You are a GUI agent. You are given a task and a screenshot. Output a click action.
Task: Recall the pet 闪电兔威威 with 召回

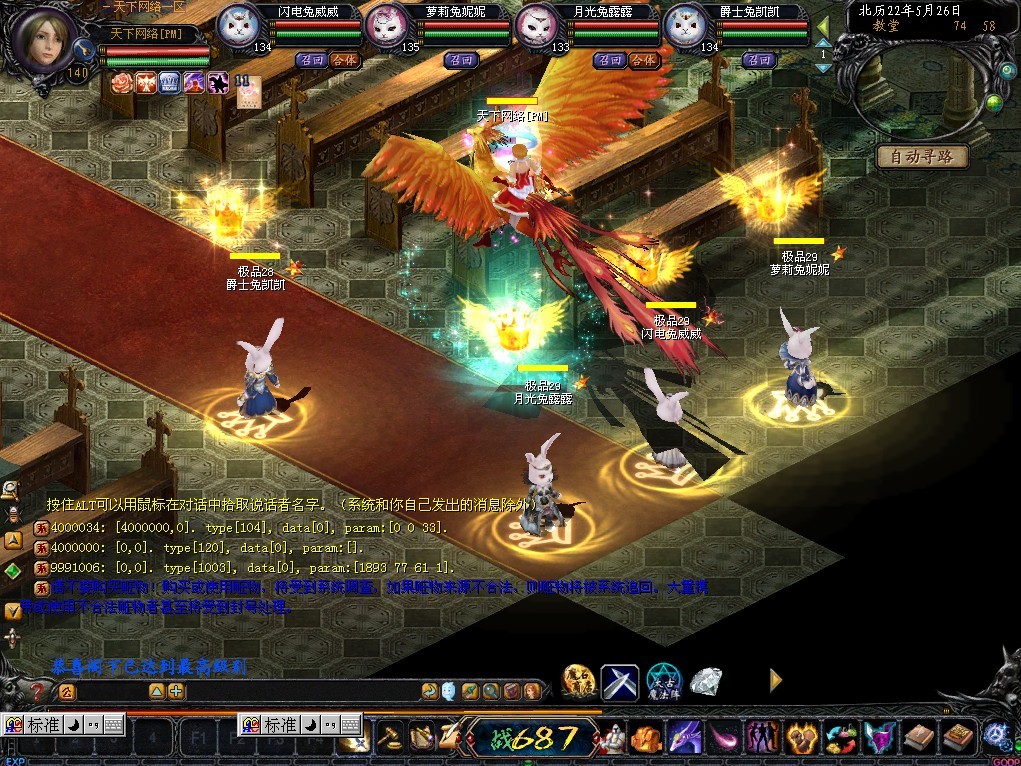(x=309, y=60)
